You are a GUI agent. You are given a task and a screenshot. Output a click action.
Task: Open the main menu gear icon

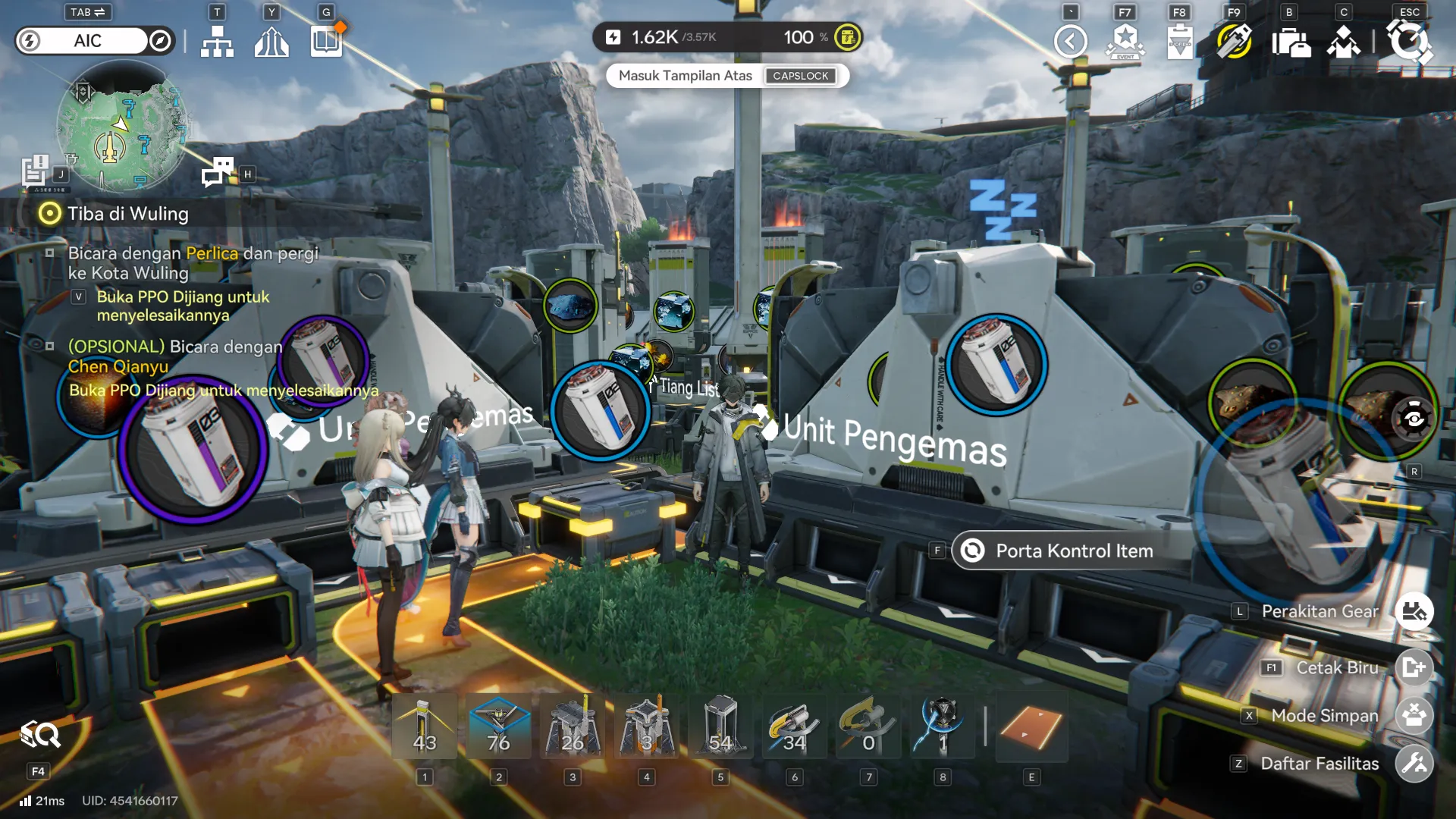(1408, 42)
